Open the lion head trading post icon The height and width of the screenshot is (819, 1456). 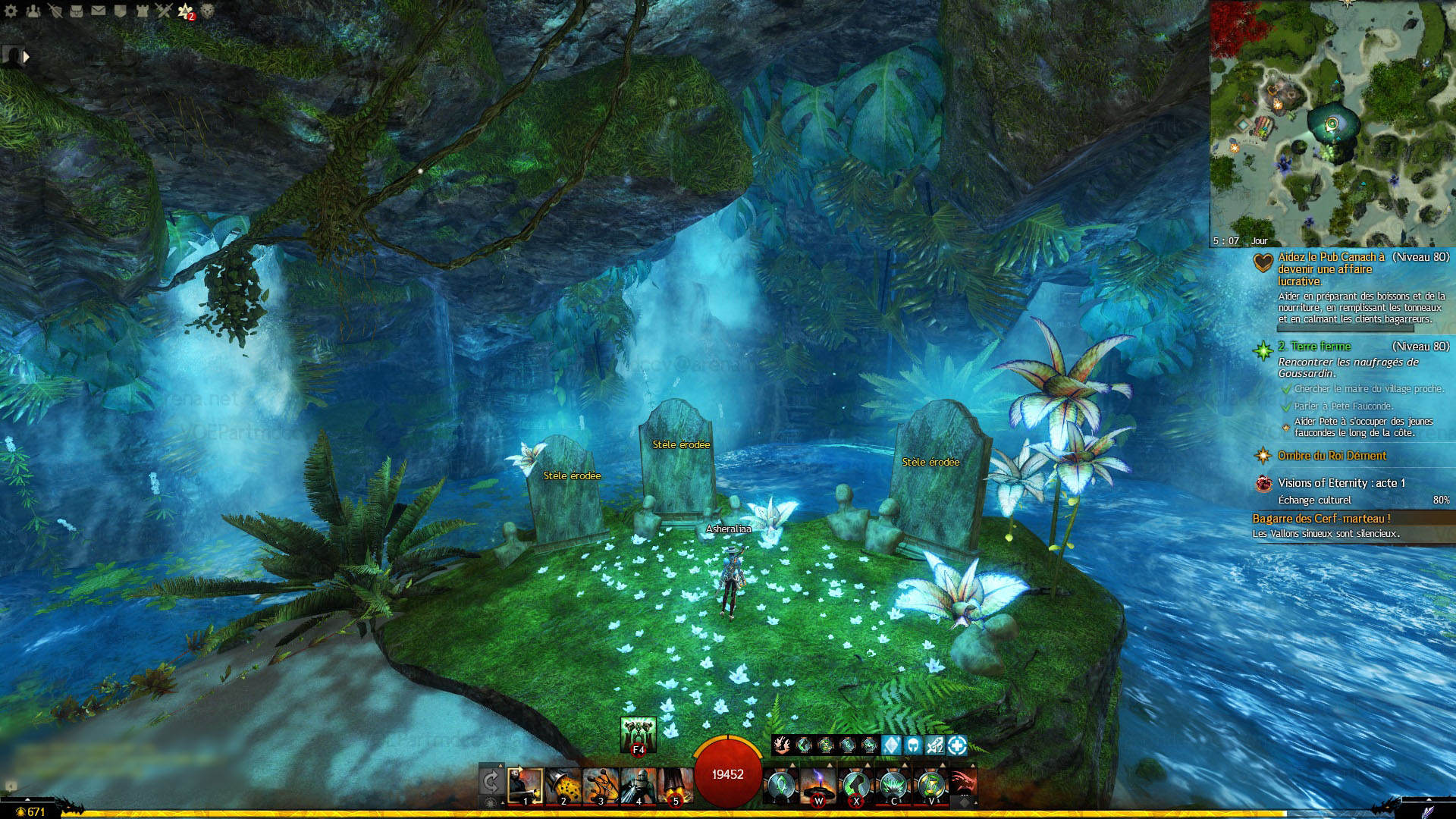point(207,11)
